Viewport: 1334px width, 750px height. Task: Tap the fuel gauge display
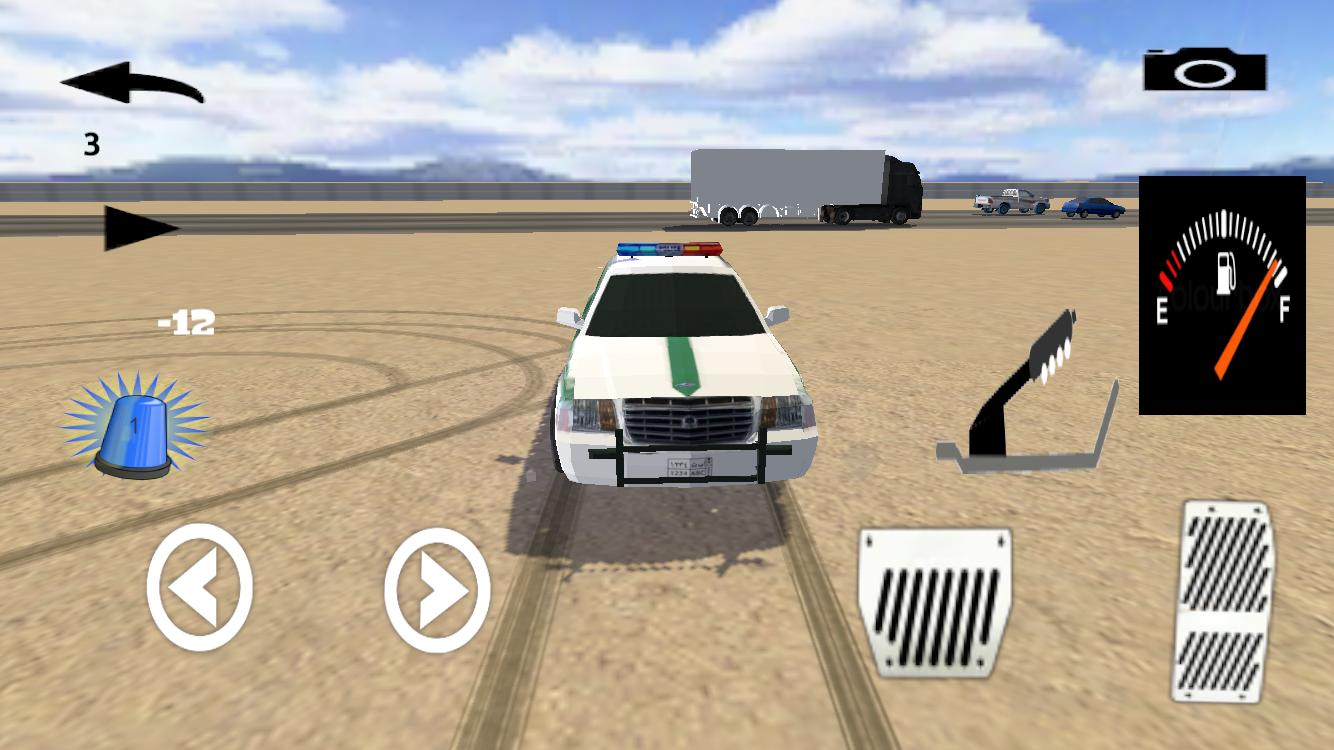coord(1220,295)
